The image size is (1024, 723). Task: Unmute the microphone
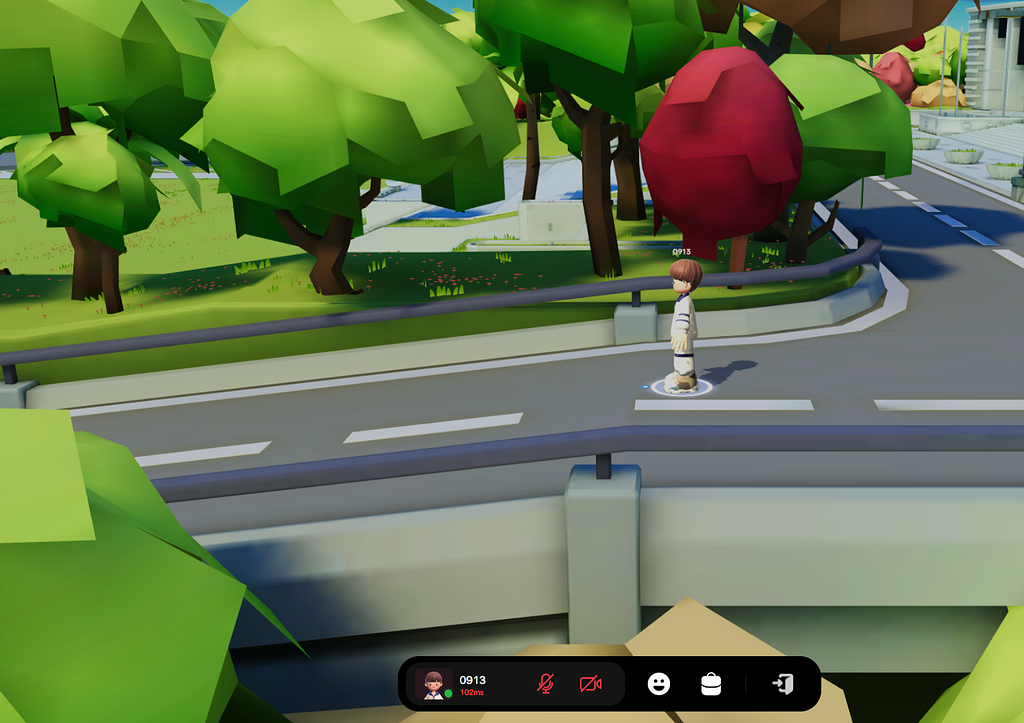tap(545, 684)
